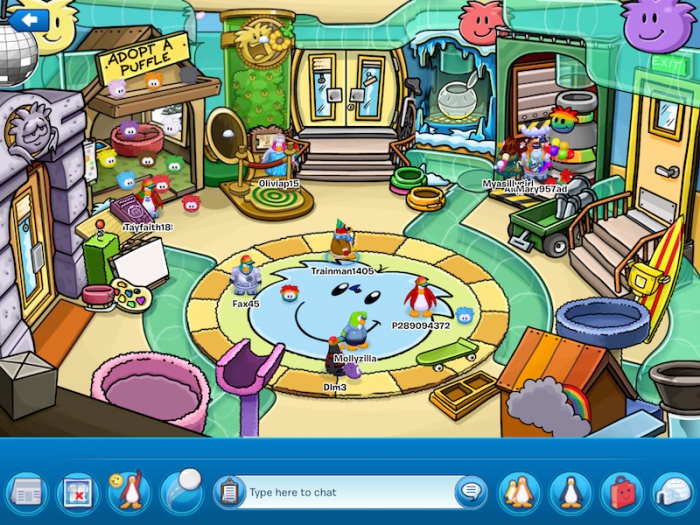The height and width of the screenshot is (525, 700).
Task: Open the map icon with red X
Action: click(x=77, y=492)
